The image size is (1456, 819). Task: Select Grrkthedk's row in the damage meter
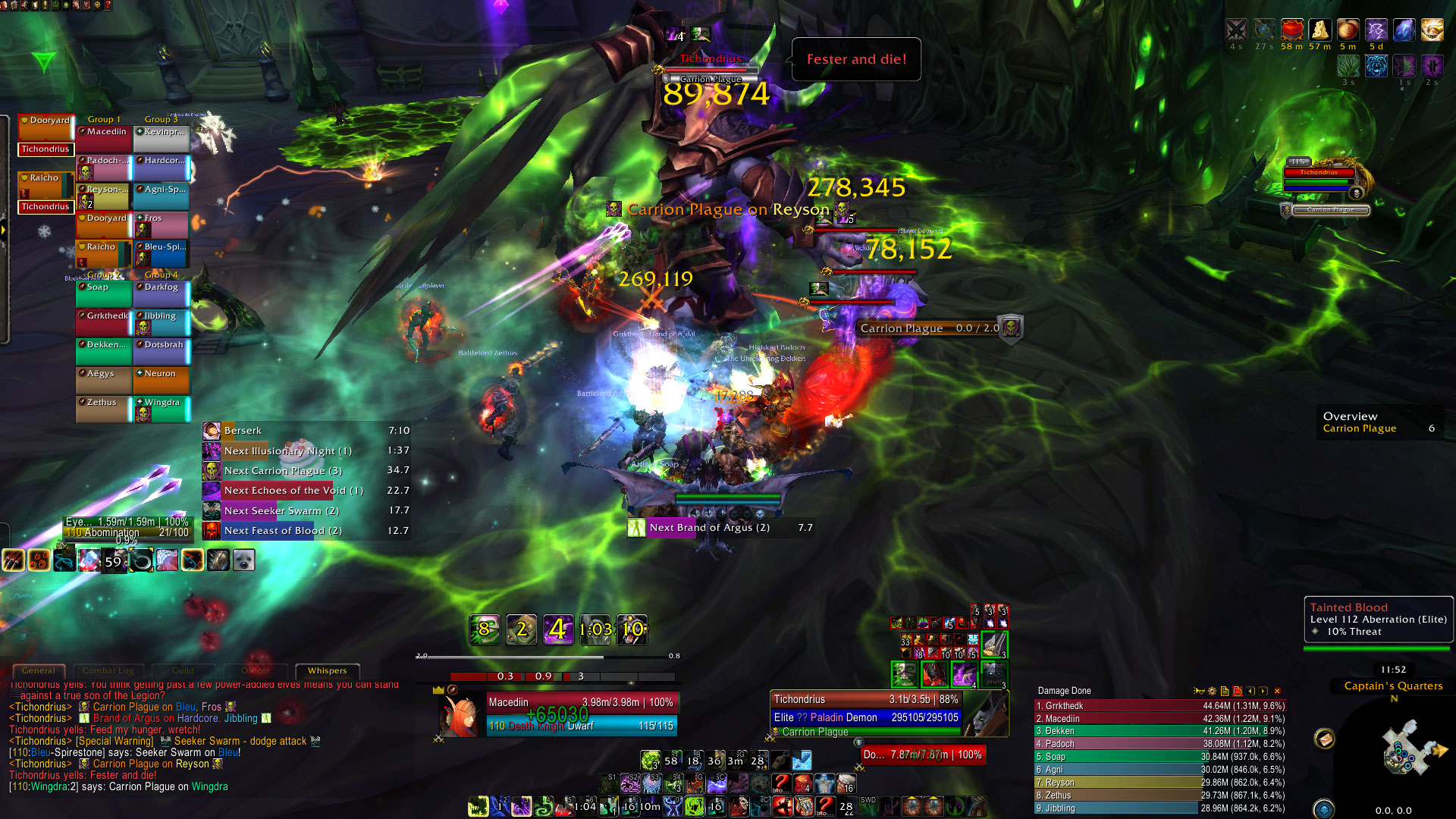click(x=1159, y=706)
